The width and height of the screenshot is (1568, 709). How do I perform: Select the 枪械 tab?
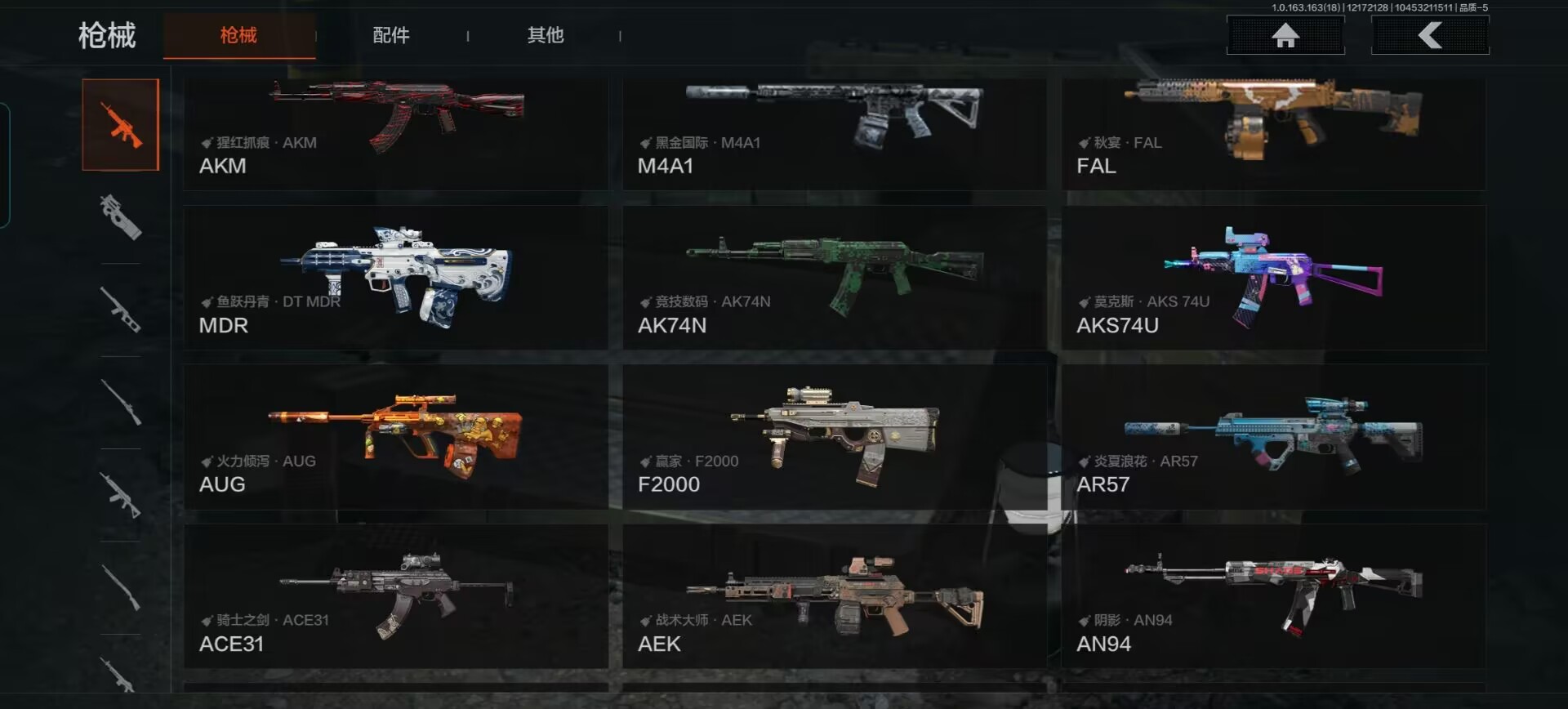tap(238, 35)
